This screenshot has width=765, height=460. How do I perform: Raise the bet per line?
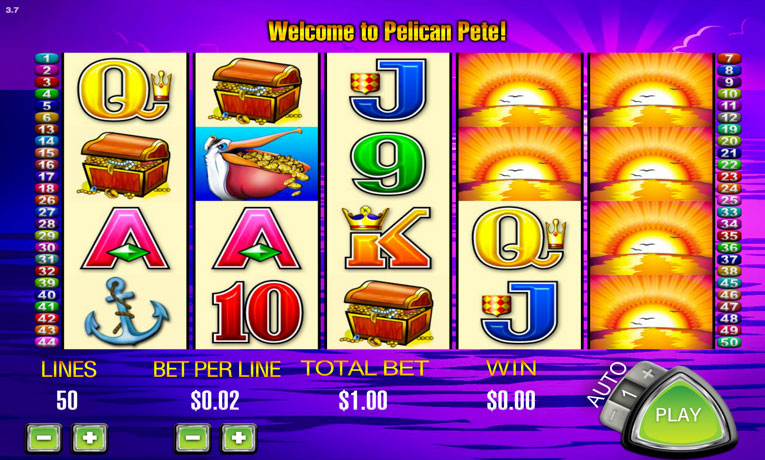(x=239, y=437)
